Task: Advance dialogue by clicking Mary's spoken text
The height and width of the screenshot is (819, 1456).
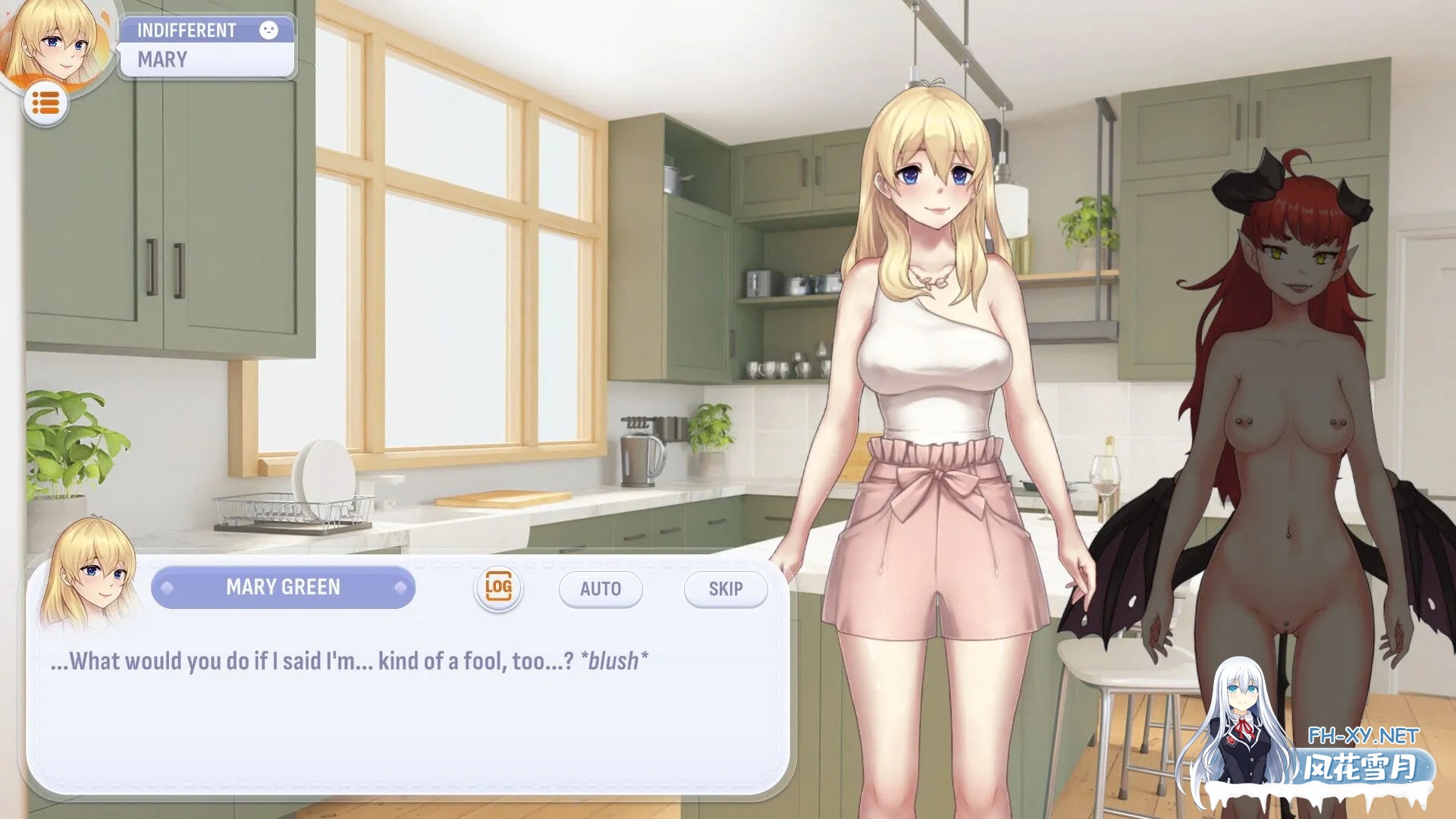Action: pyautogui.click(x=349, y=660)
